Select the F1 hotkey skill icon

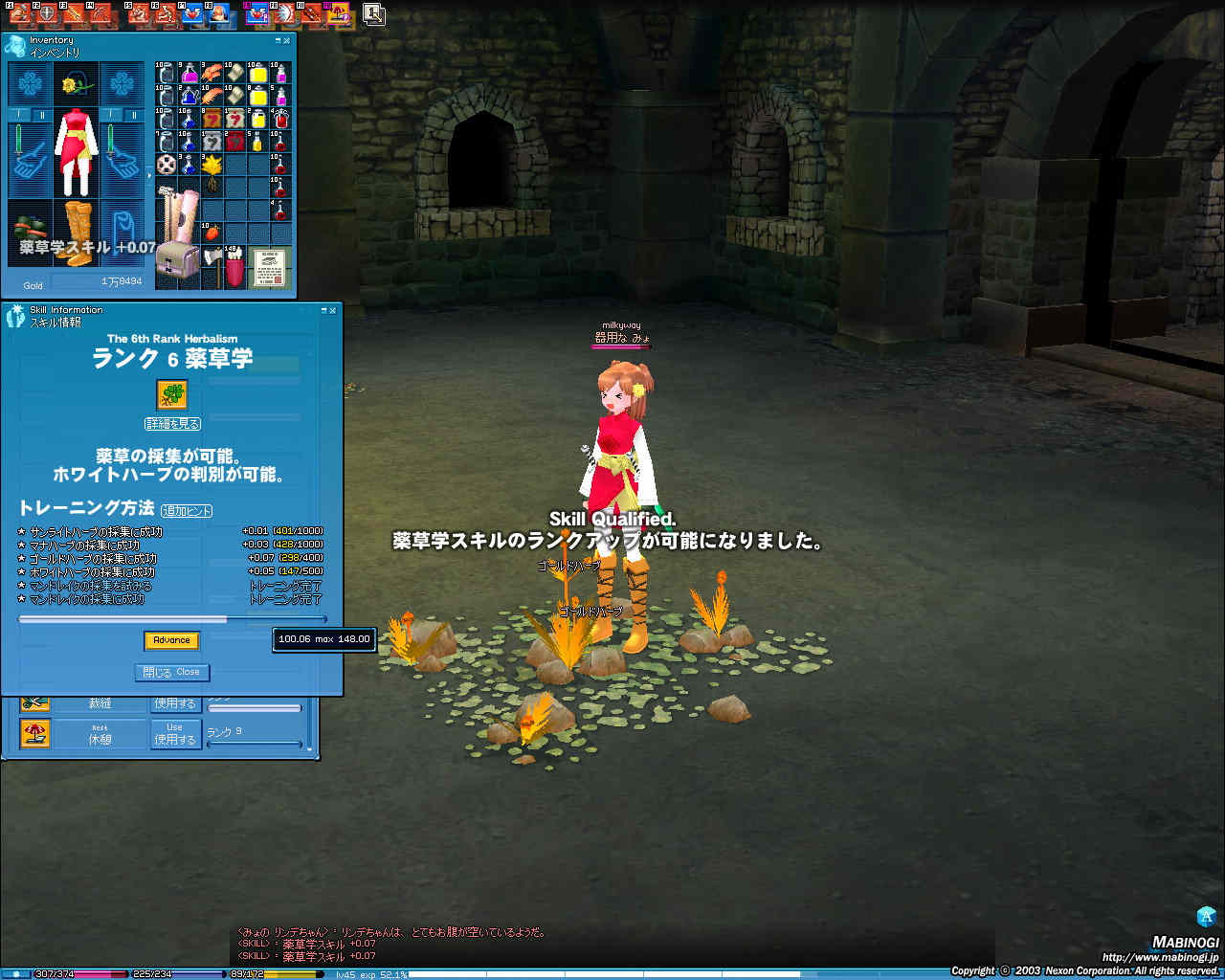point(20,13)
